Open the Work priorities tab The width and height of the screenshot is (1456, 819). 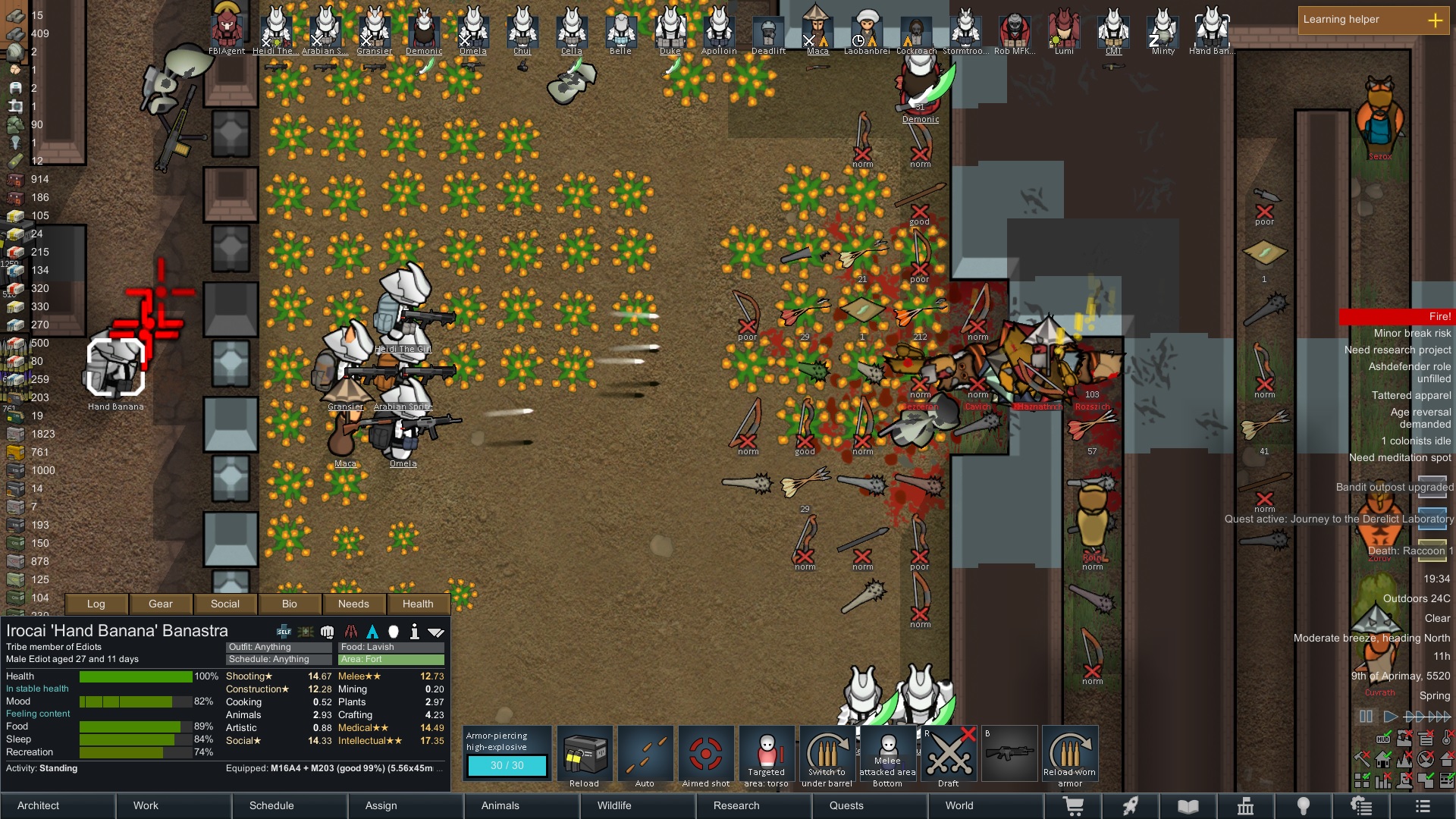coord(146,805)
